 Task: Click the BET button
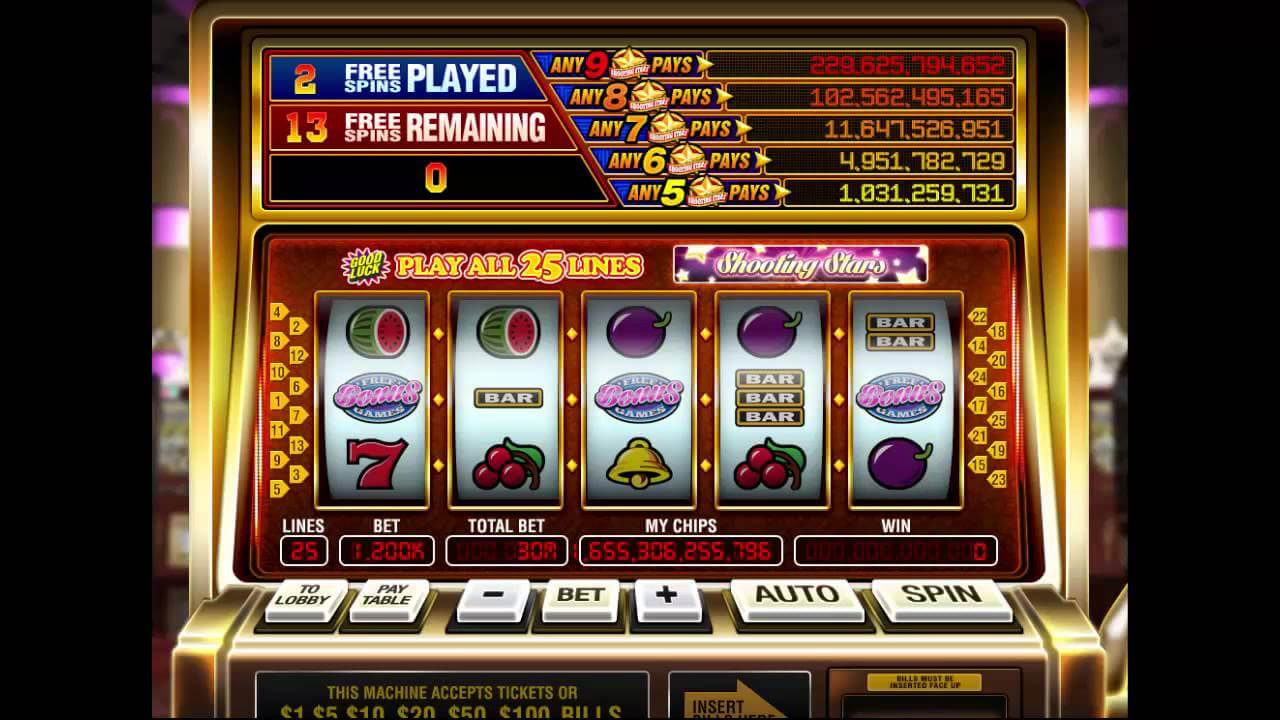click(579, 596)
